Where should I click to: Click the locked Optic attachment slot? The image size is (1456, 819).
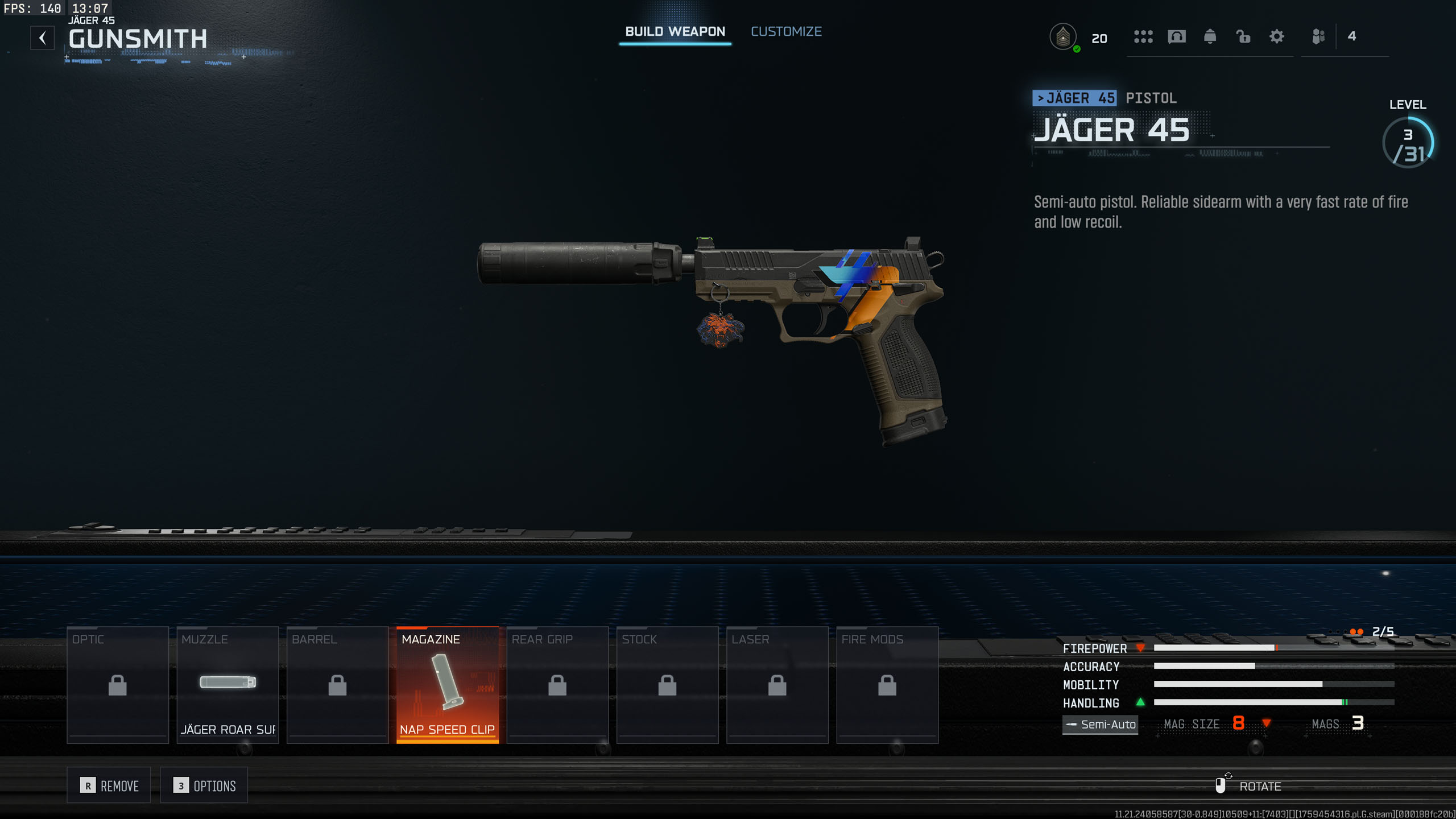click(118, 685)
